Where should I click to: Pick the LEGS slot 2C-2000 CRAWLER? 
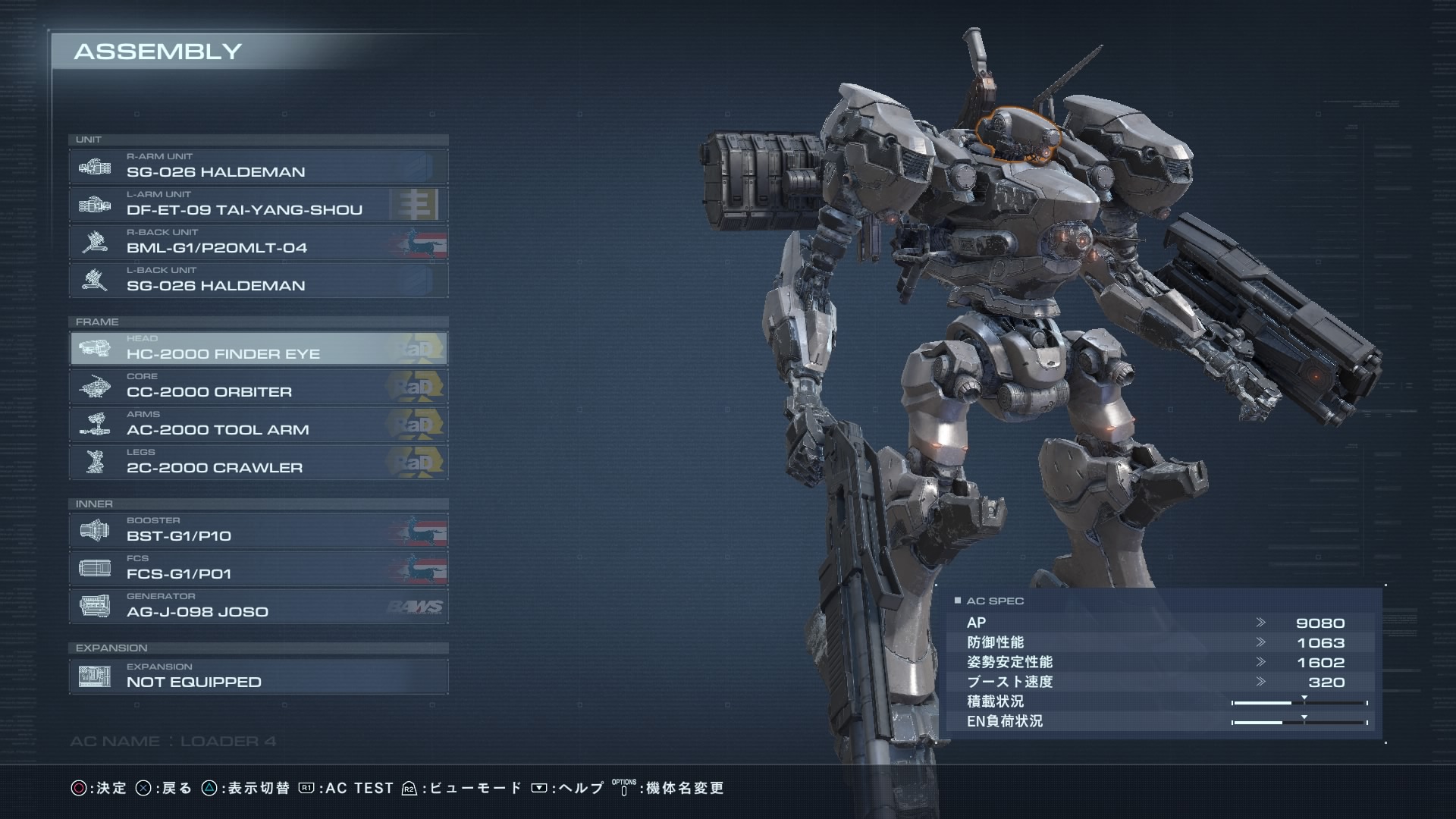258,462
